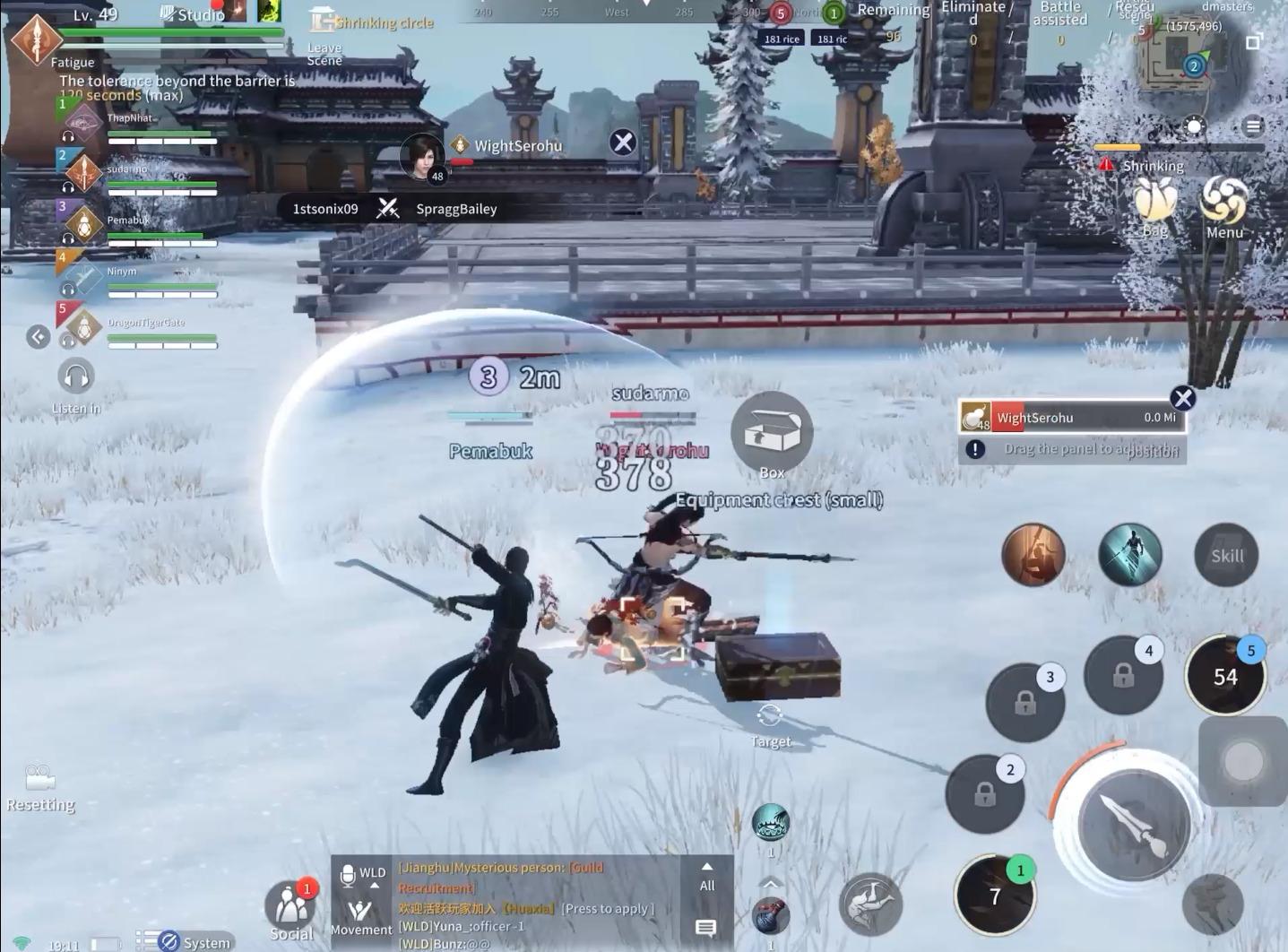Collapse the team list arrow

[x=38, y=337]
